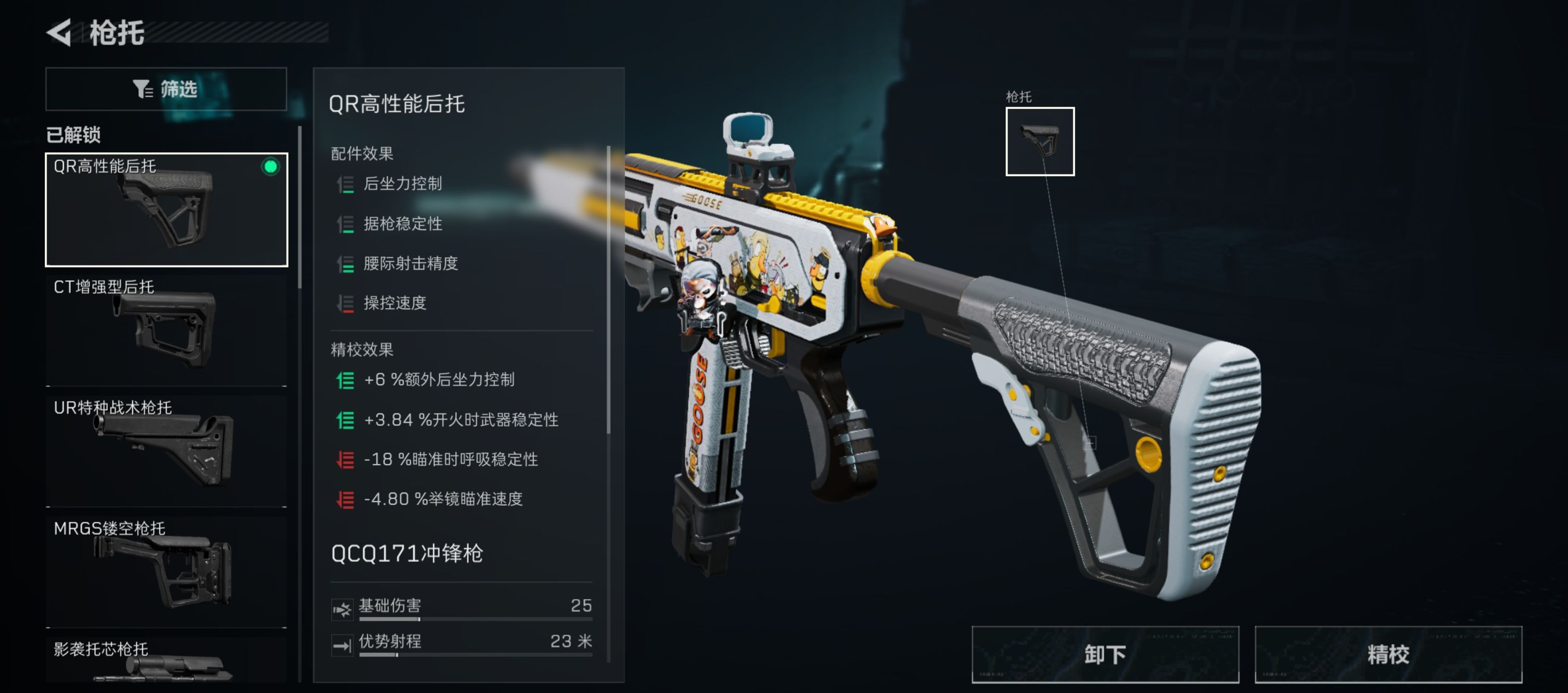Open the 筛选 filter button
Viewport: 1568px width, 693px height.
166,89
